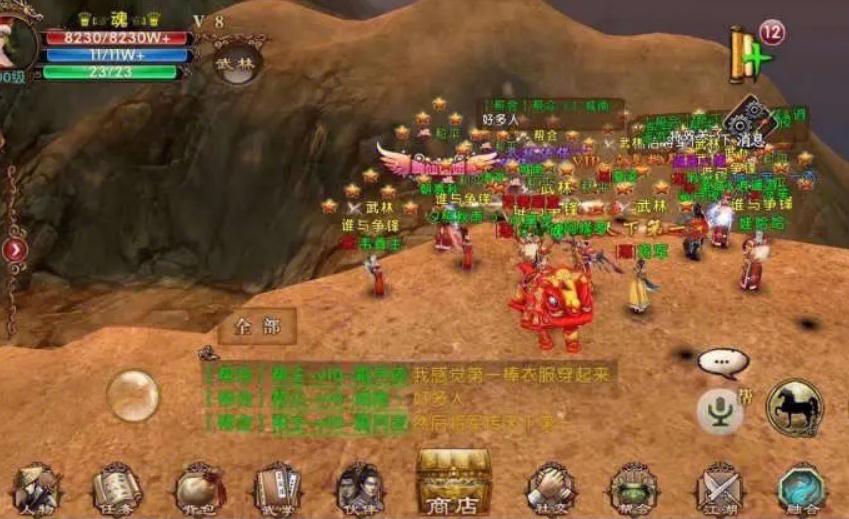
Task: Toggle the horse mount button
Action: (x=794, y=407)
